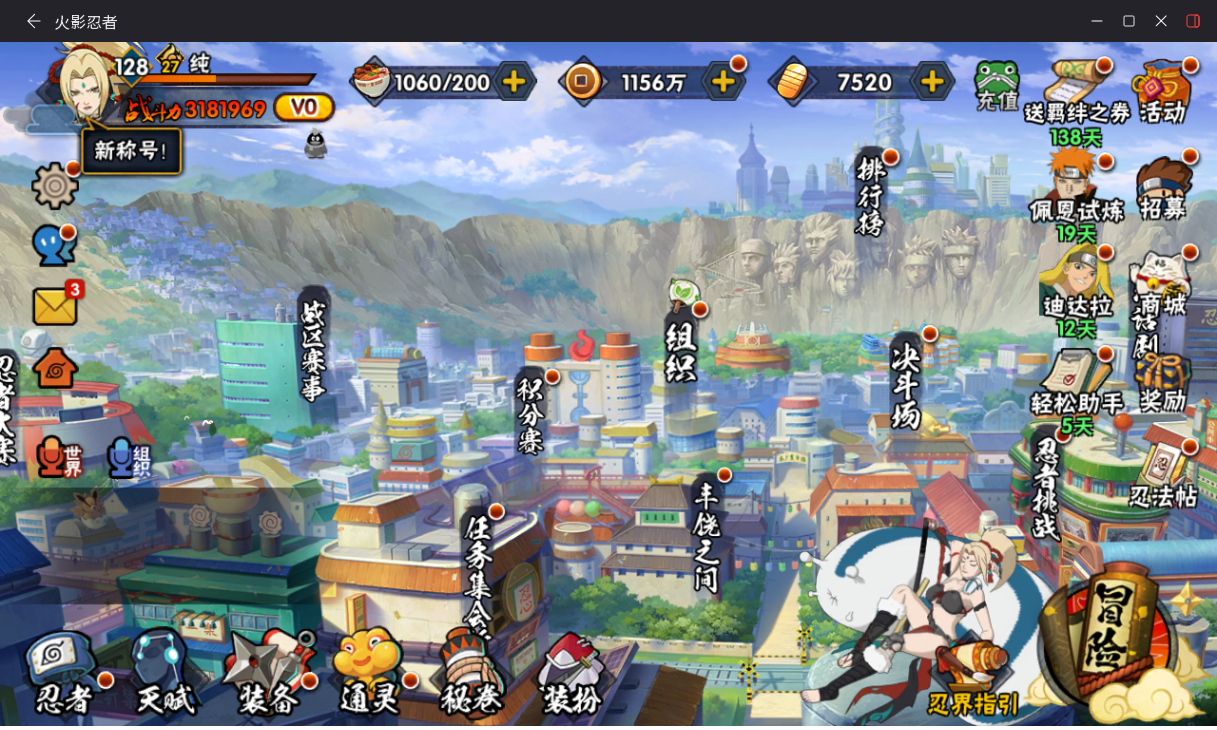Open the mail envelope inbox
Screen dimensions: 1217x730
[x=55, y=306]
